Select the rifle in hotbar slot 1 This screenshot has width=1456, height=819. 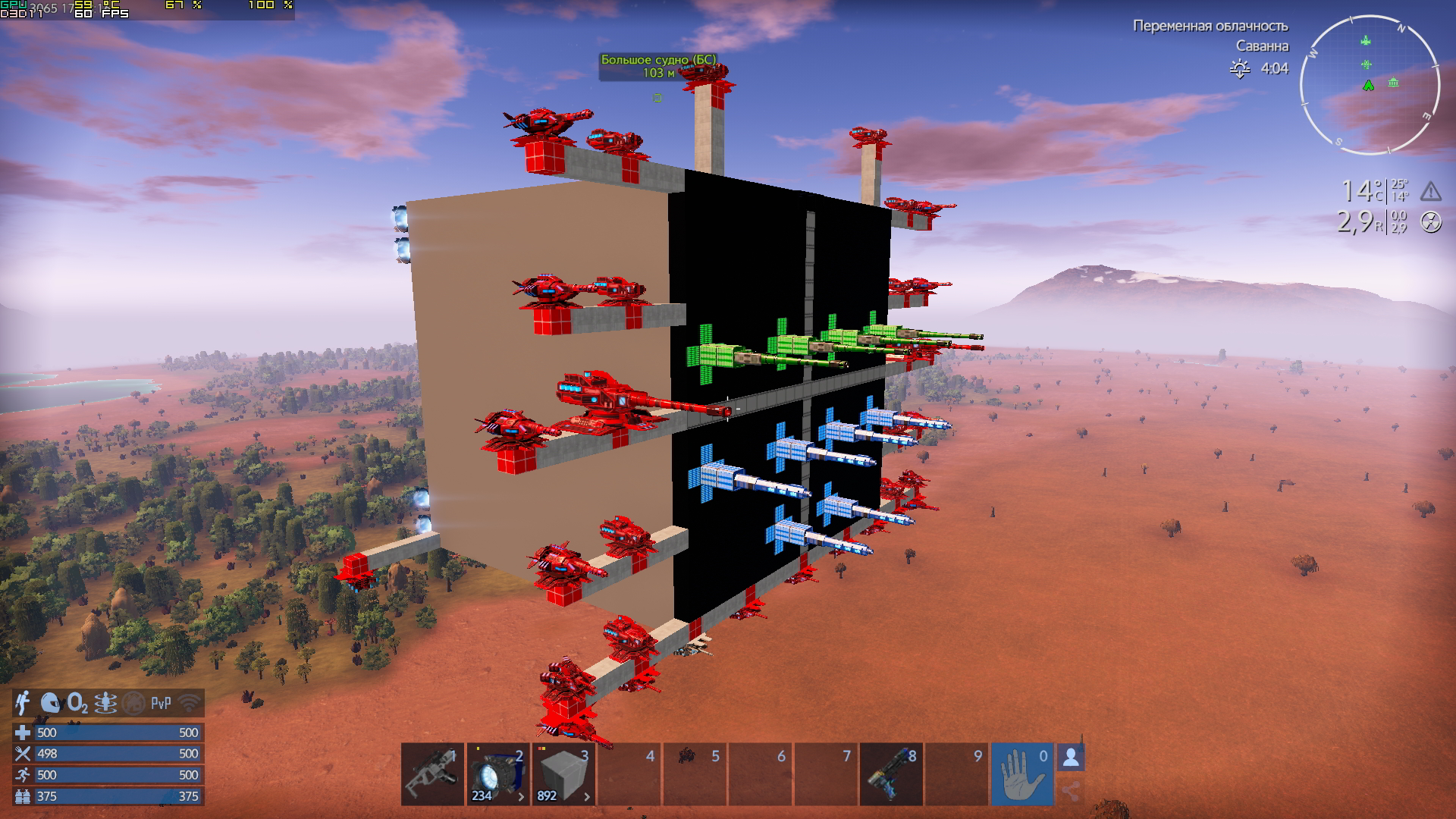(432, 774)
